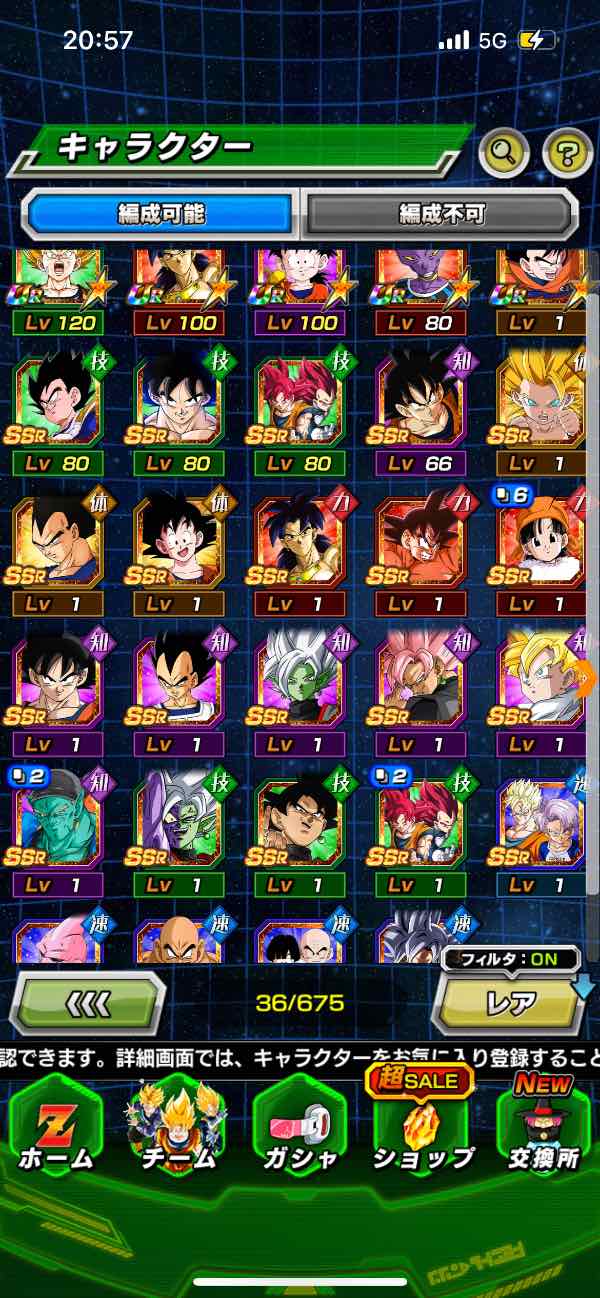Select the Lv 66 Goku card
The width and height of the screenshot is (600, 1298).
[421, 410]
